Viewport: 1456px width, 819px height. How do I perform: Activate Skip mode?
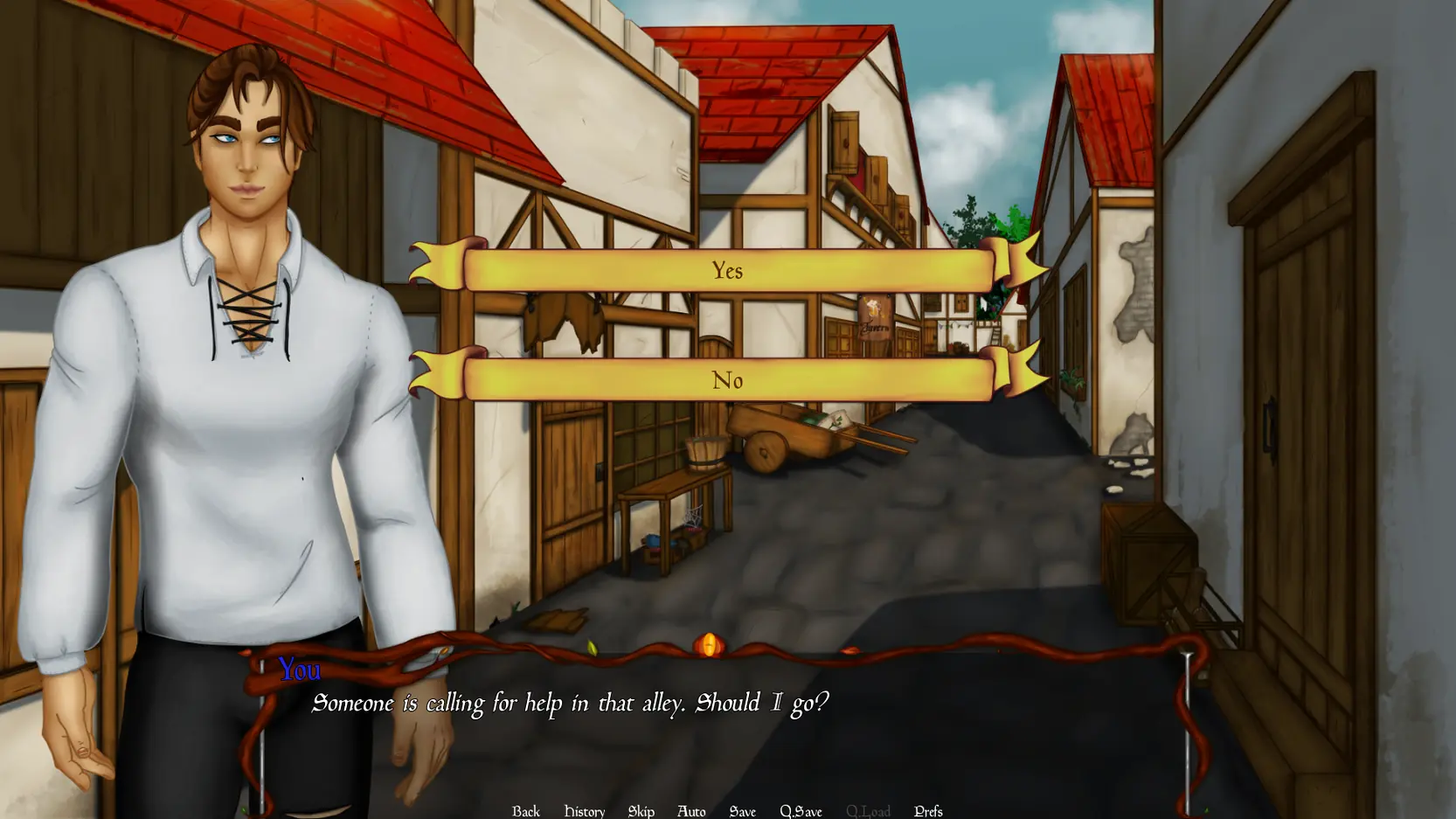641,810
